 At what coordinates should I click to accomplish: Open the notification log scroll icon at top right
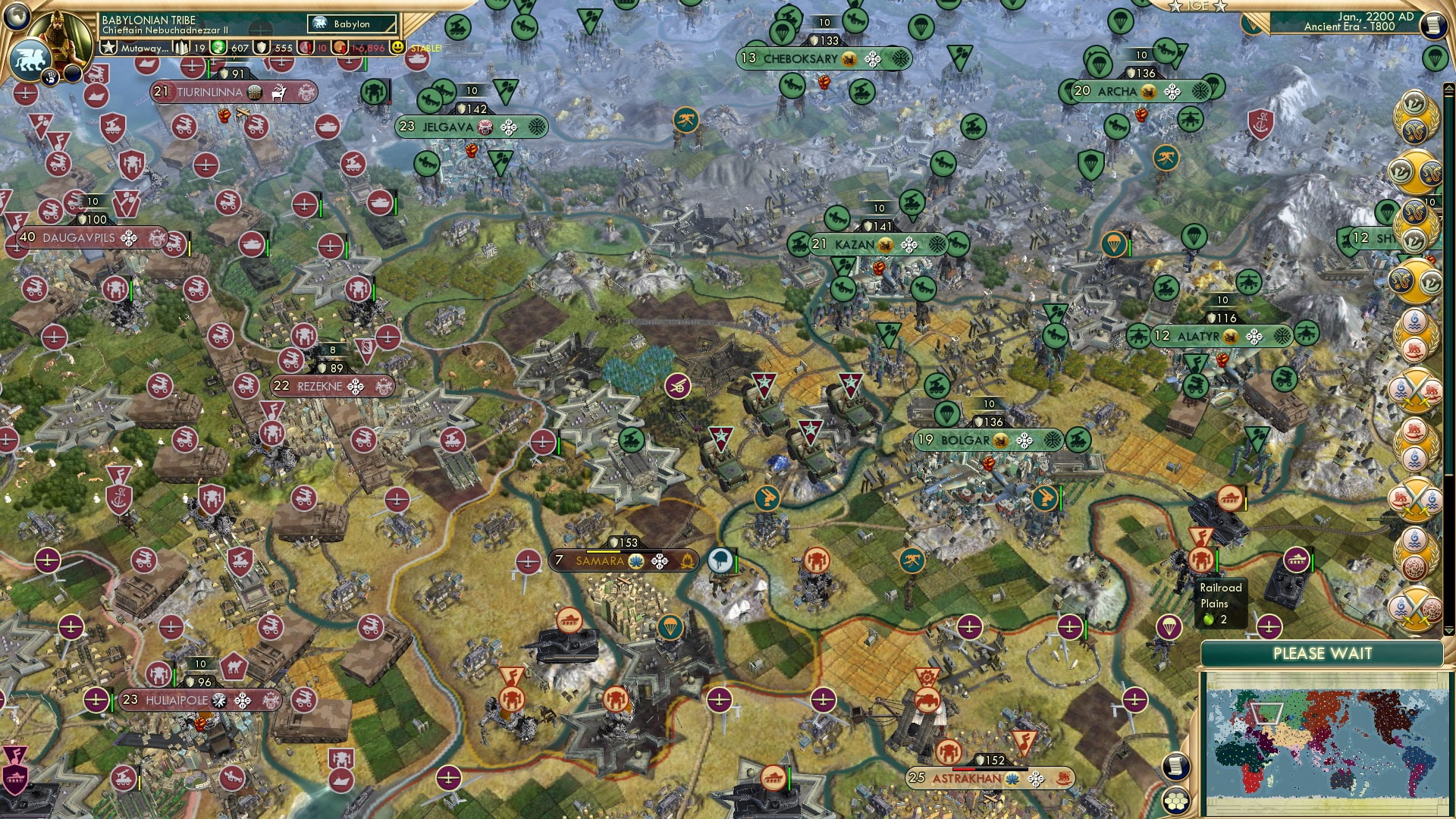pyautogui.click(x=1432, y=25)
